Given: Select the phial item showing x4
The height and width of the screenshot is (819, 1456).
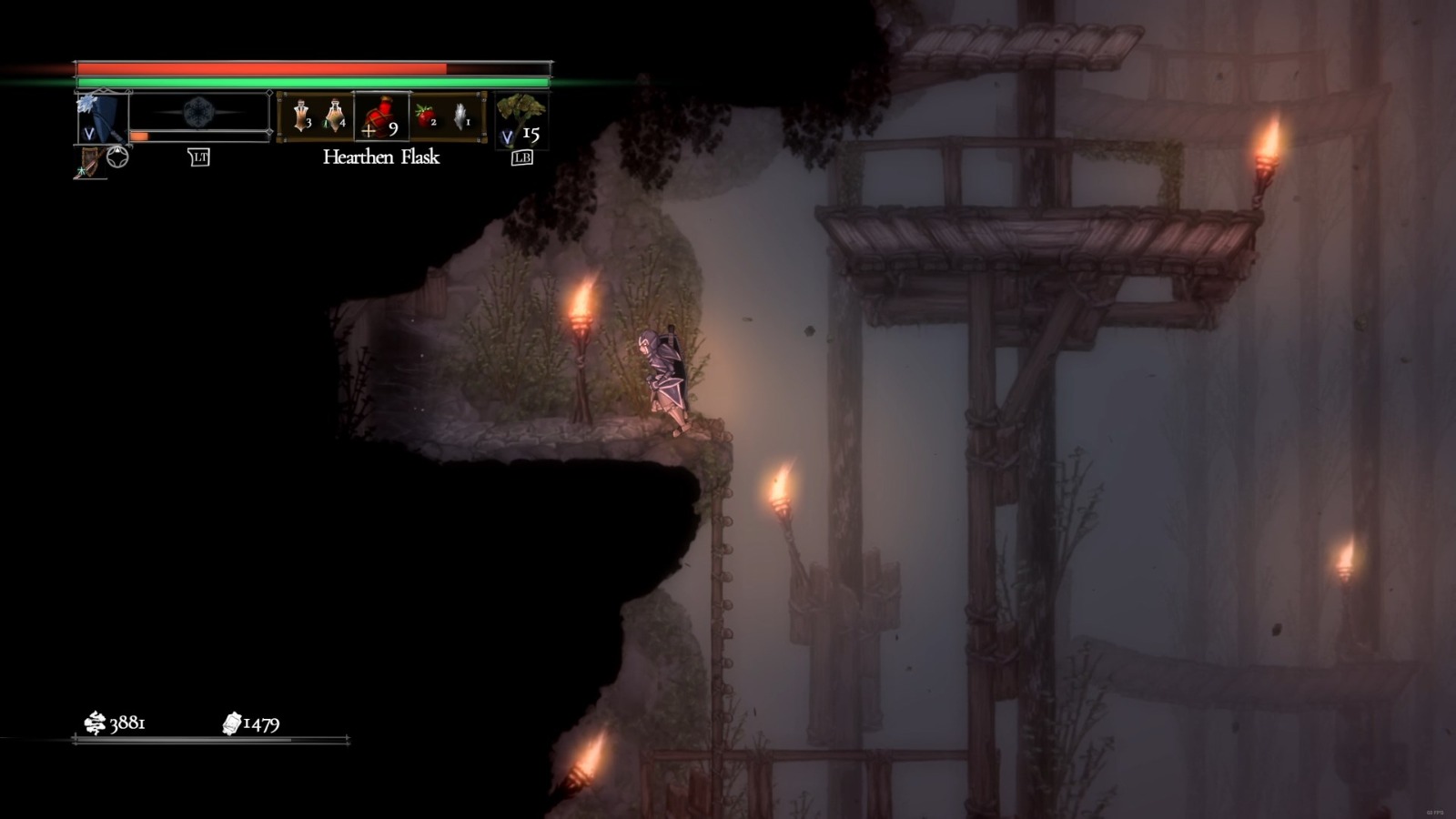Looking at the screenshot, I should click(x=337, y=116).
